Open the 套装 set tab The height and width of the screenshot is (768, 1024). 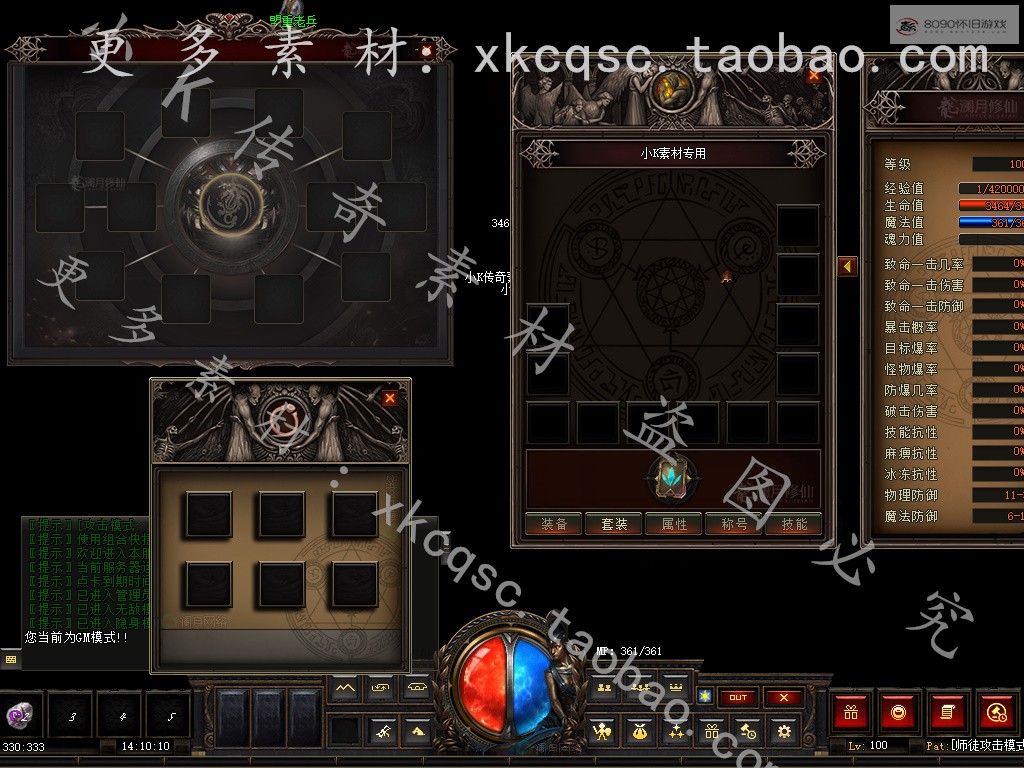pos(614,524)
